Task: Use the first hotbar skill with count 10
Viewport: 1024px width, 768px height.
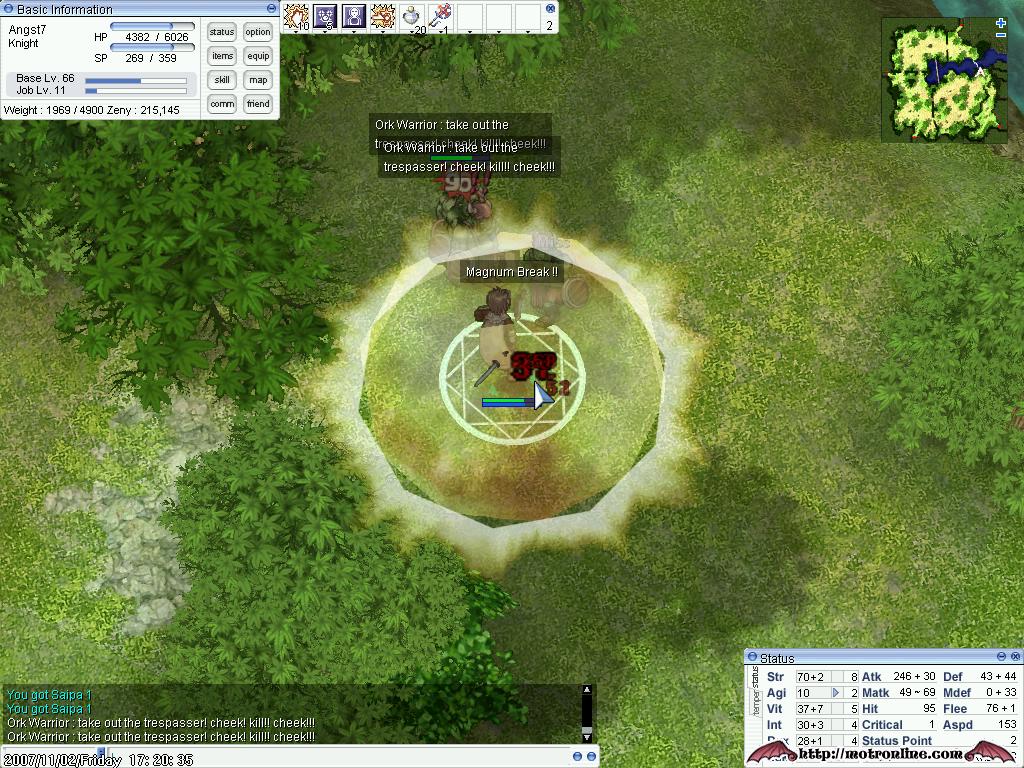Action: pos(296,16)
